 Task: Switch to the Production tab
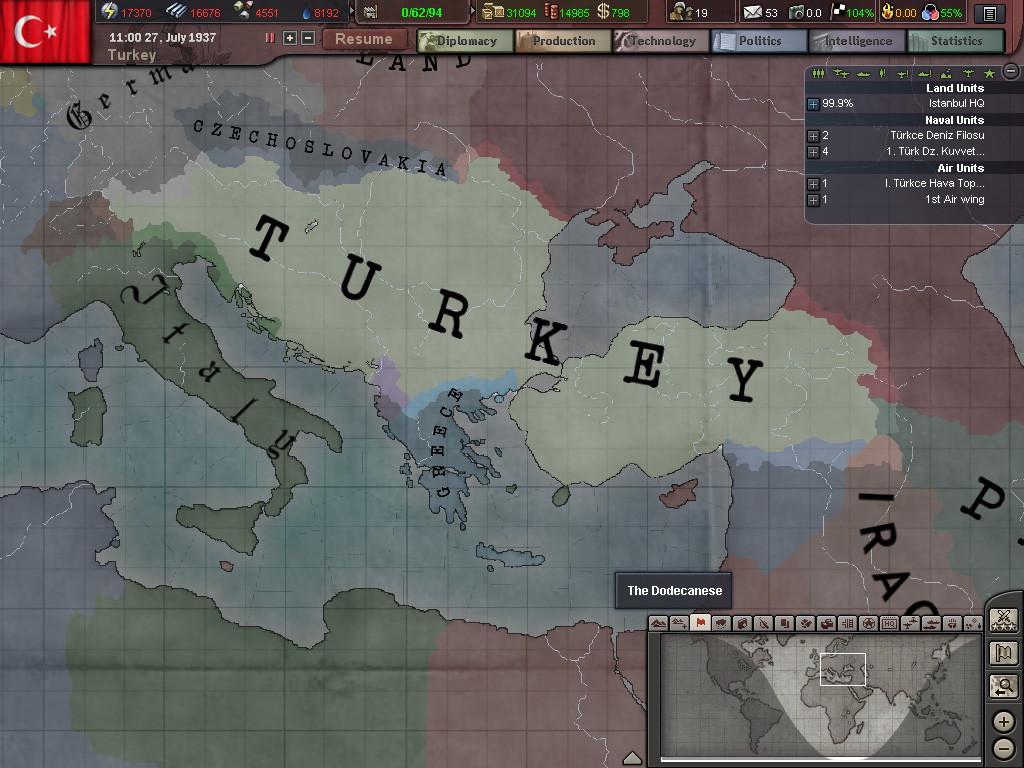(563, 41)
